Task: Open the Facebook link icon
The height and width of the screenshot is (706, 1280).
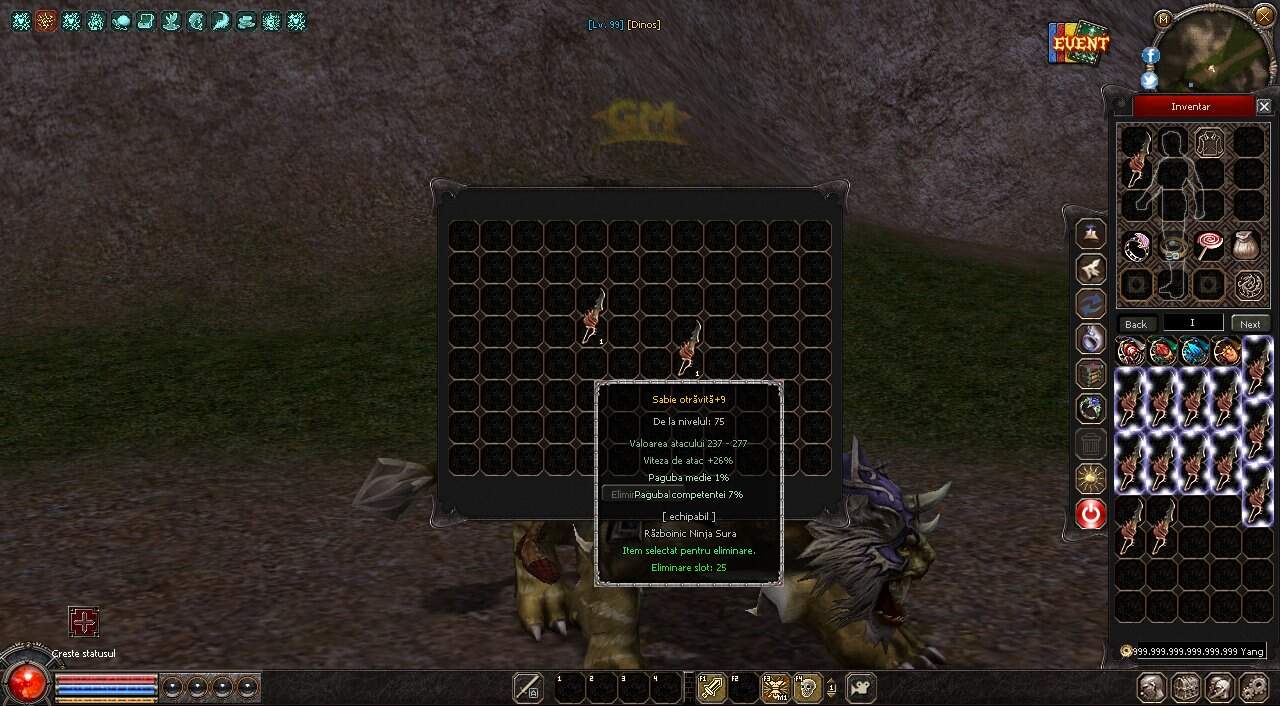Action: click(x=1150, y=56)
